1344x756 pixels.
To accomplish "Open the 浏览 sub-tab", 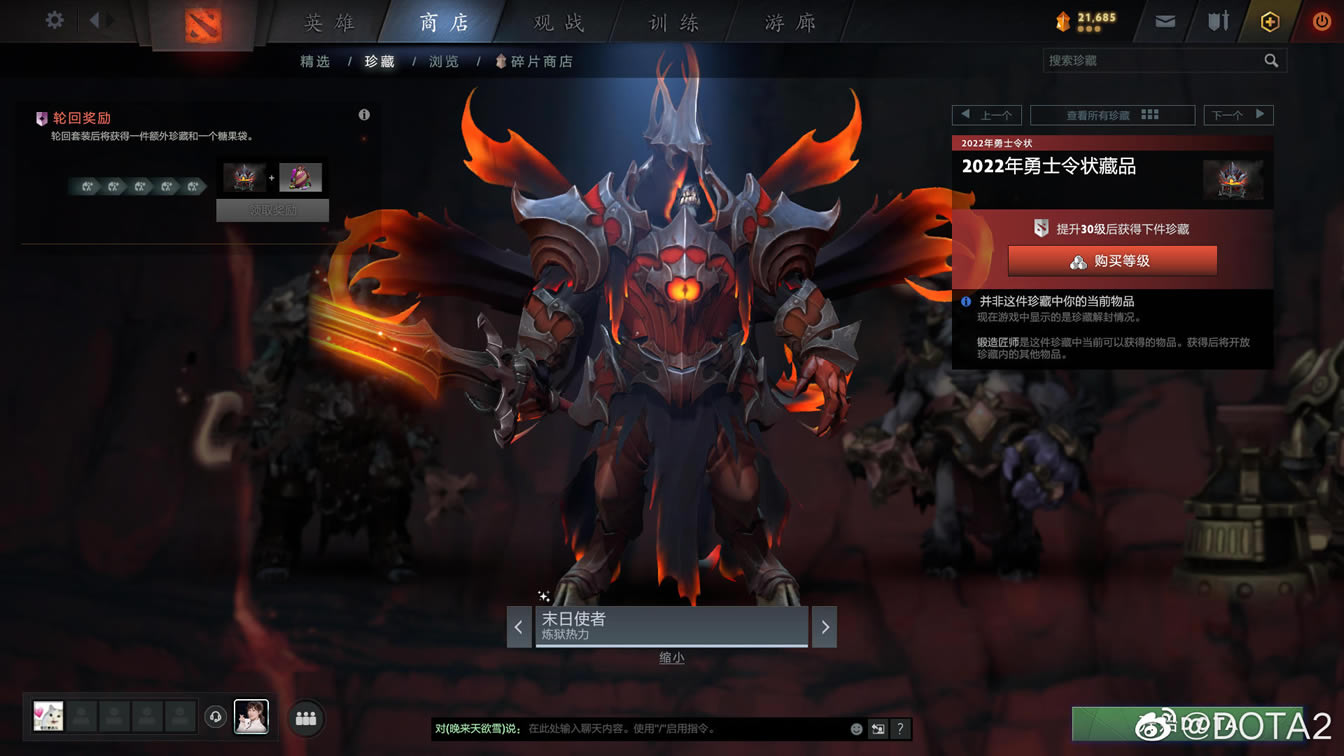I will tap(443, 61).
